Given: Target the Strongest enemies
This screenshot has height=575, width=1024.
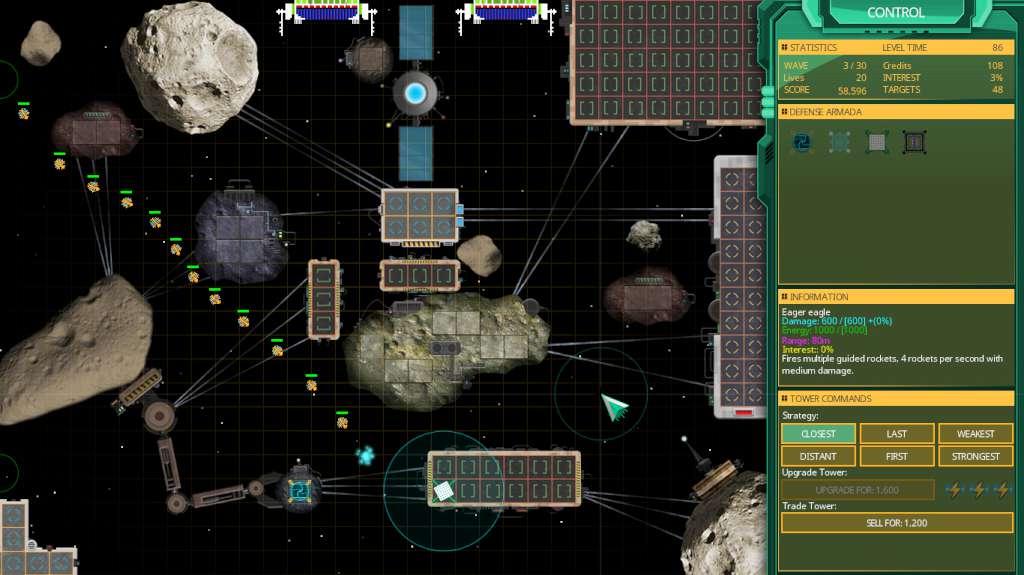Looking at the screenshot, I should 975,456.
